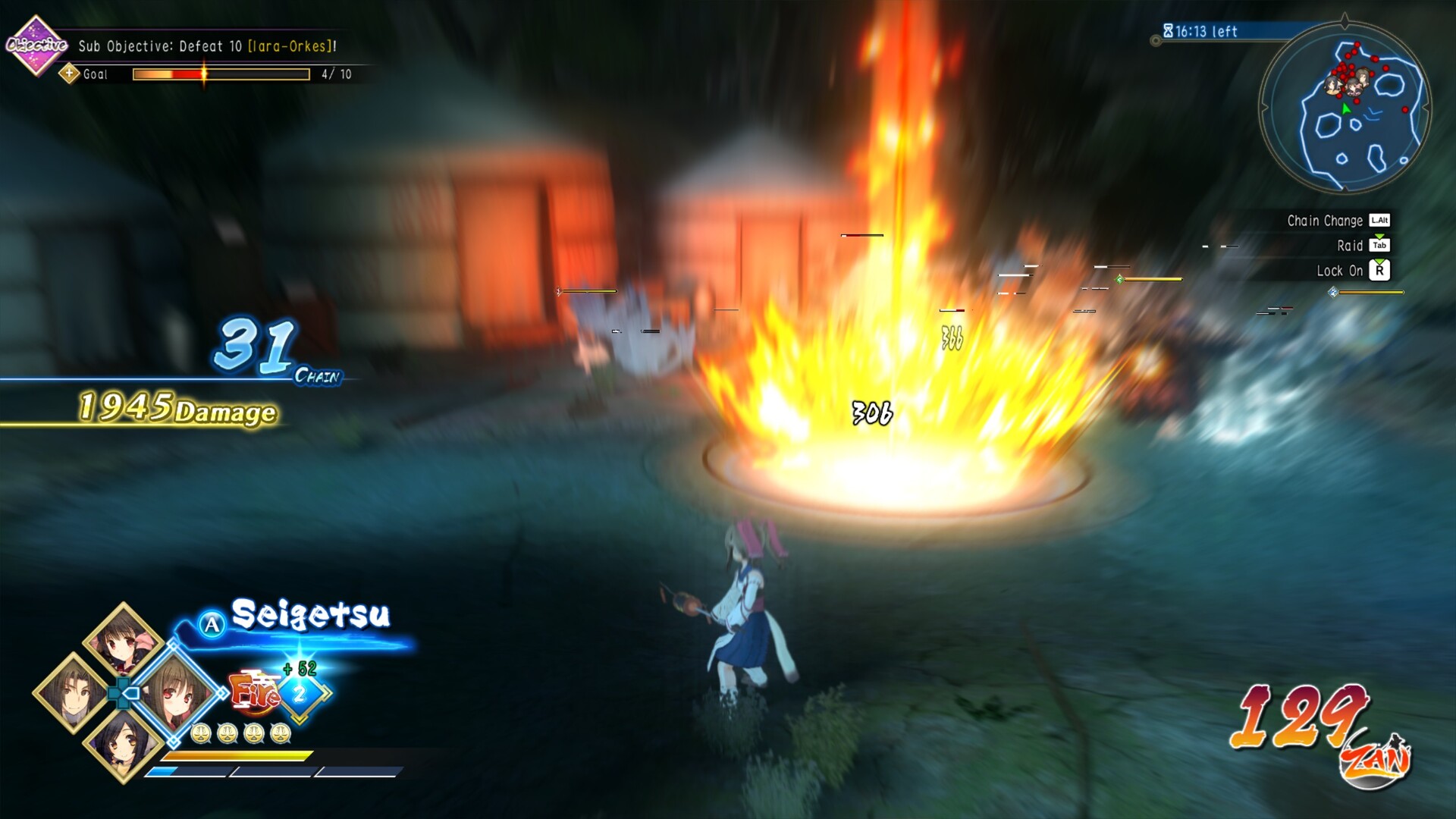Click the Chain Change command label

tap(1325, 221)
